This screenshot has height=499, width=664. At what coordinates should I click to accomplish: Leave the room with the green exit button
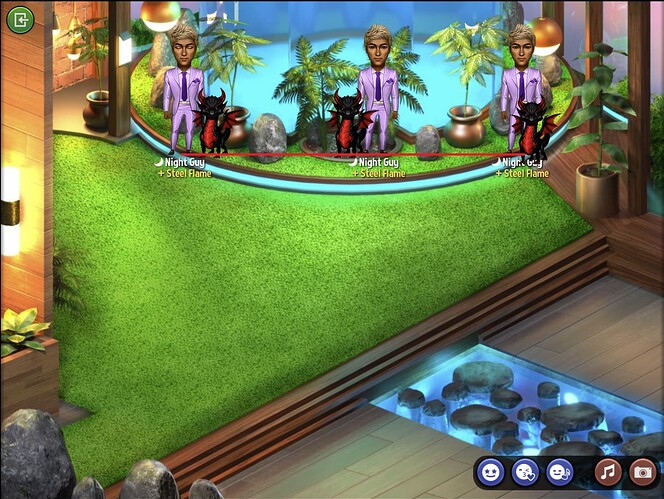coord(20,19)
